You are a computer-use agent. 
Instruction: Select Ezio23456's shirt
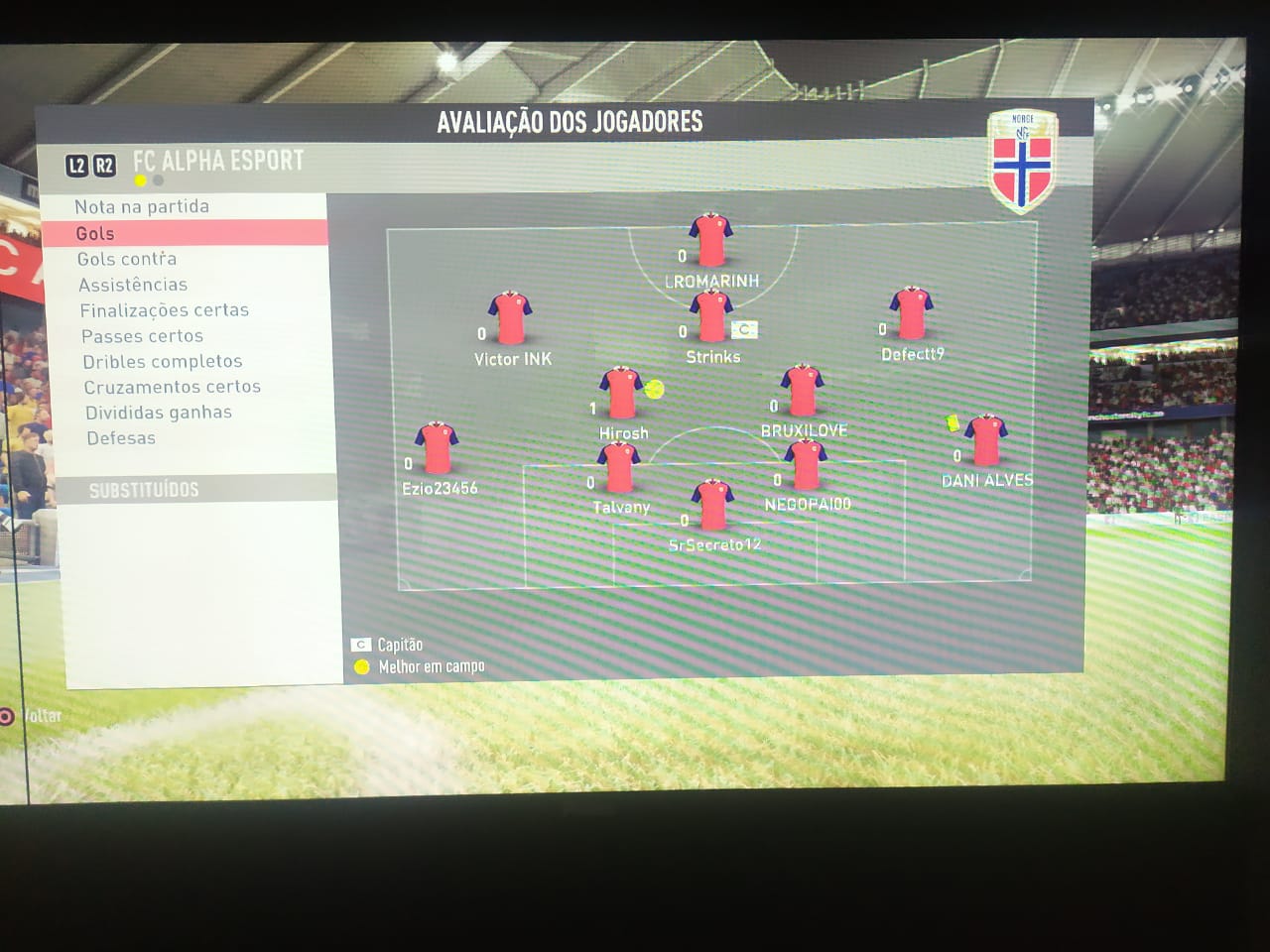(437, 449)
